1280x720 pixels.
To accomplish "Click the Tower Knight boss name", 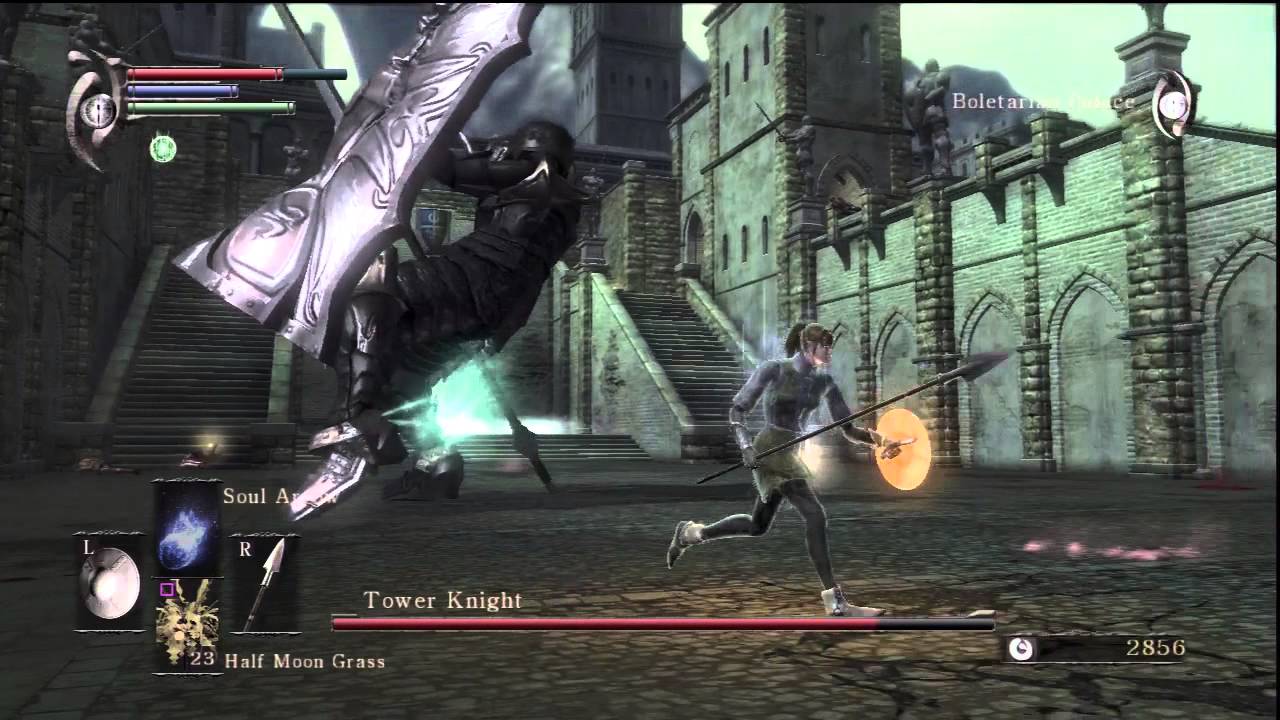I will (444, 600).
